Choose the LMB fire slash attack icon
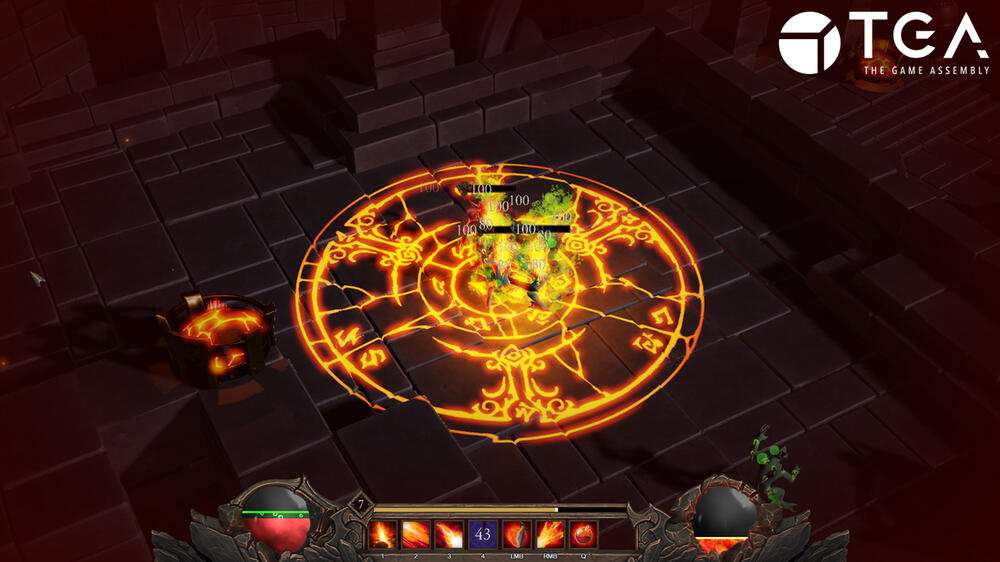1000x562 pixels. coord(517,535)
